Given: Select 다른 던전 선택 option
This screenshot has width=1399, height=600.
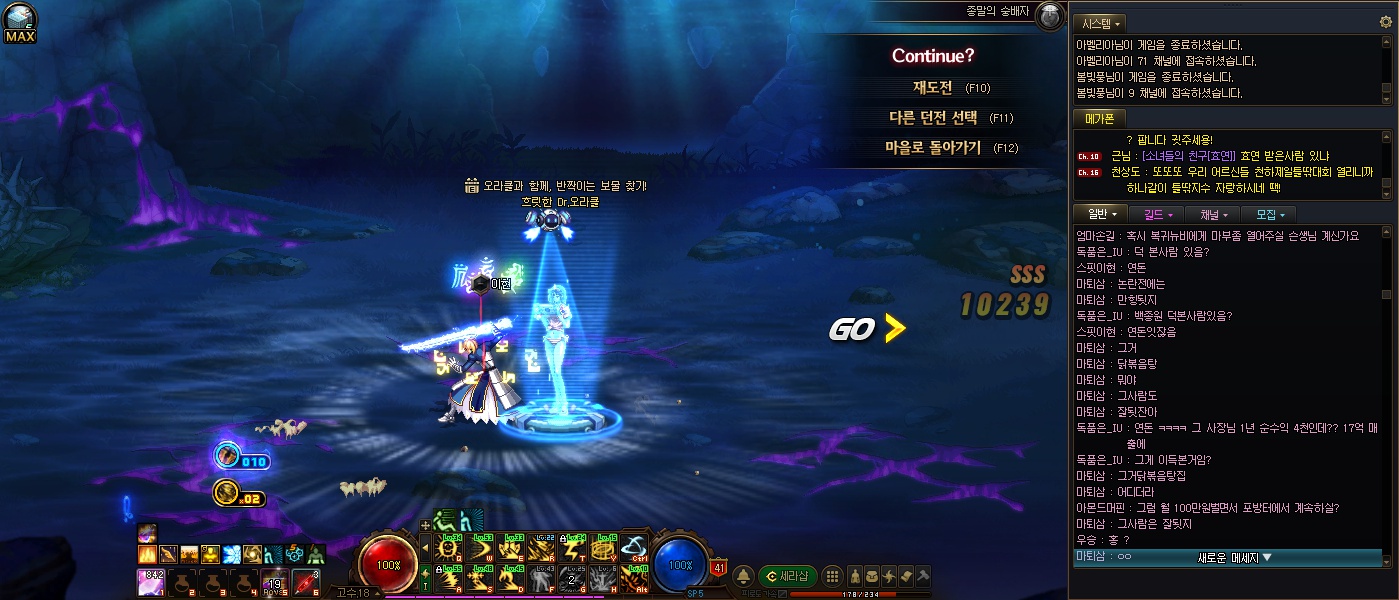Looking at the screenshot, I should tap(933, 117).
